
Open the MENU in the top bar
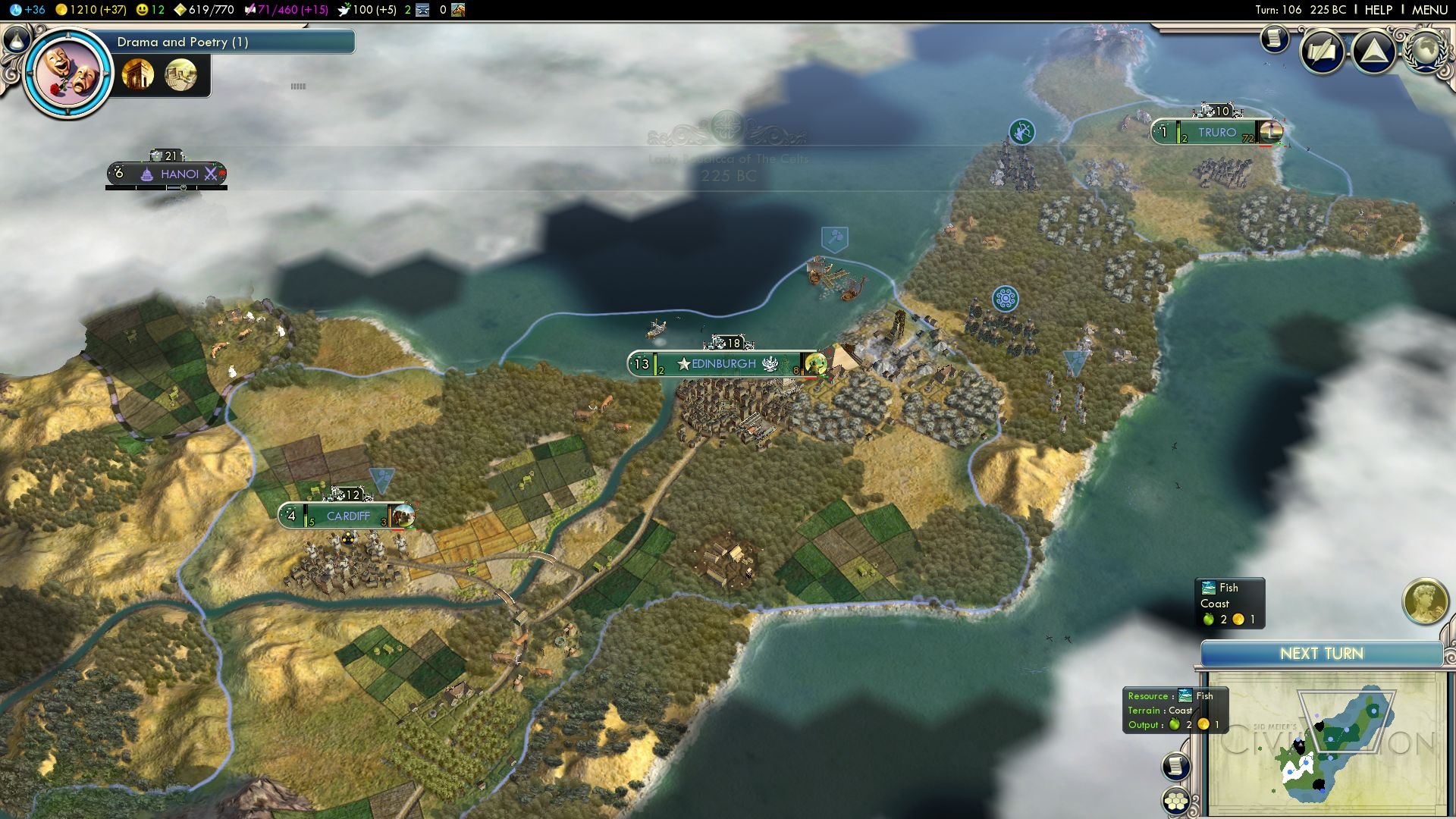(x=1429, y=10)
